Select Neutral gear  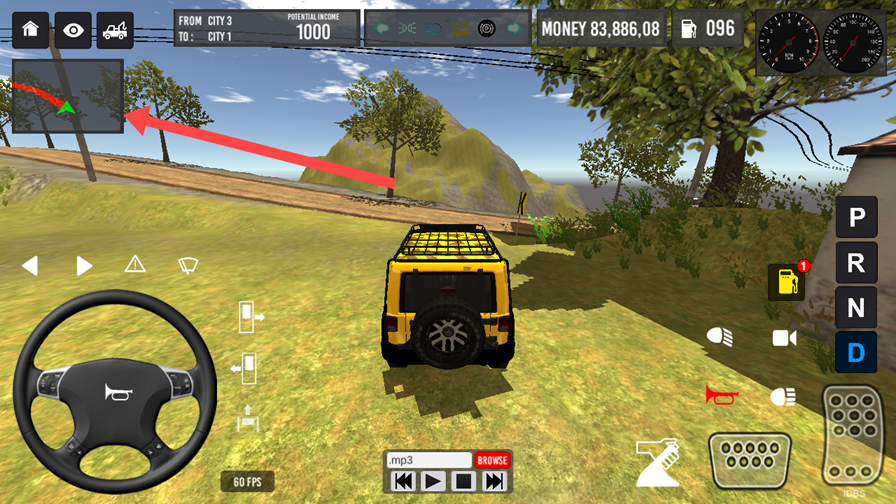click(856, 308)
